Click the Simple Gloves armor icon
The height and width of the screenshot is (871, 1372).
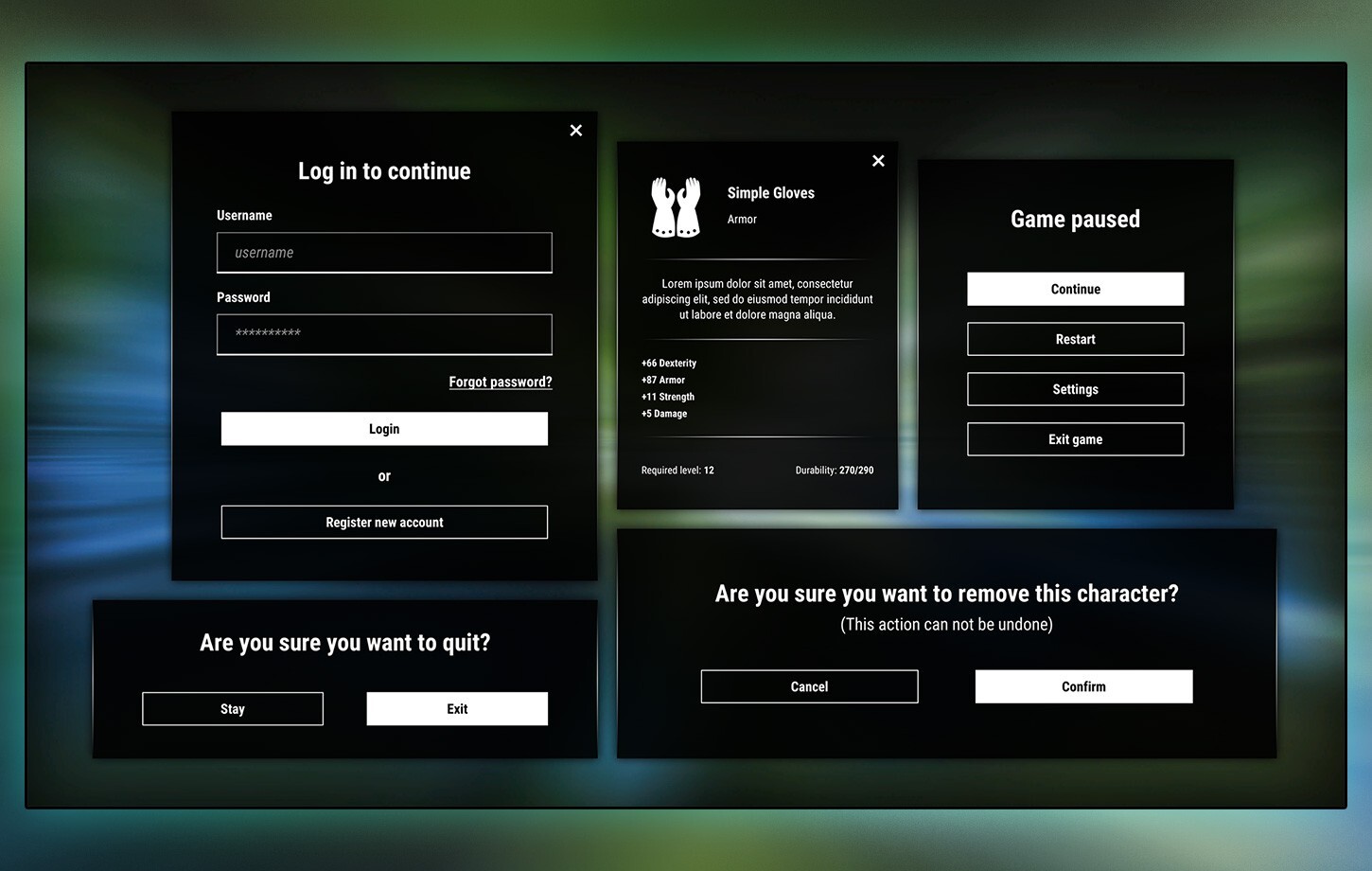point(676,206)
